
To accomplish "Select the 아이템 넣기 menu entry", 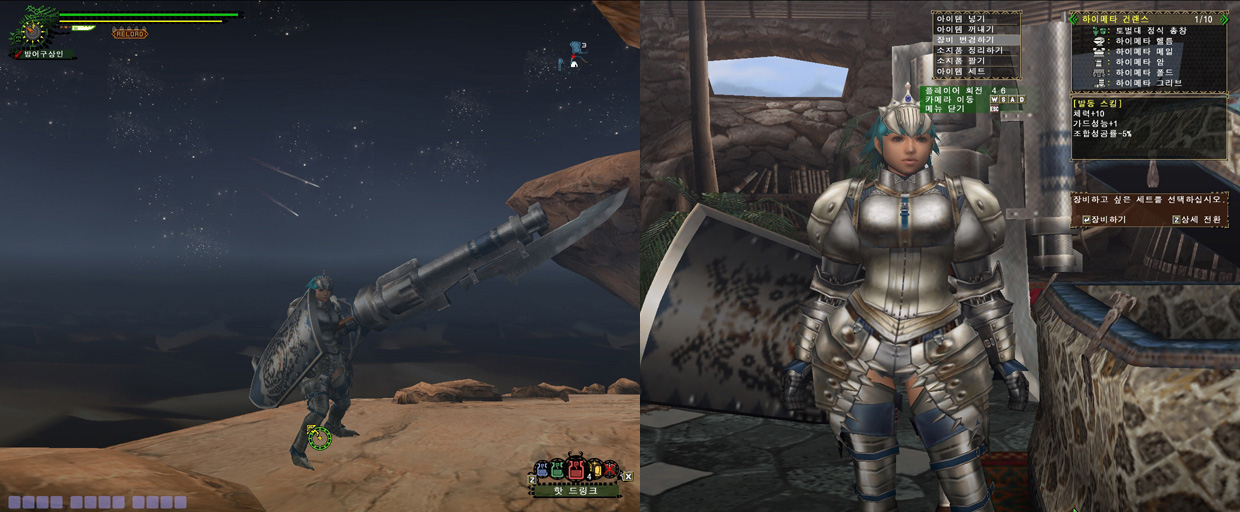I will (961, 18).
